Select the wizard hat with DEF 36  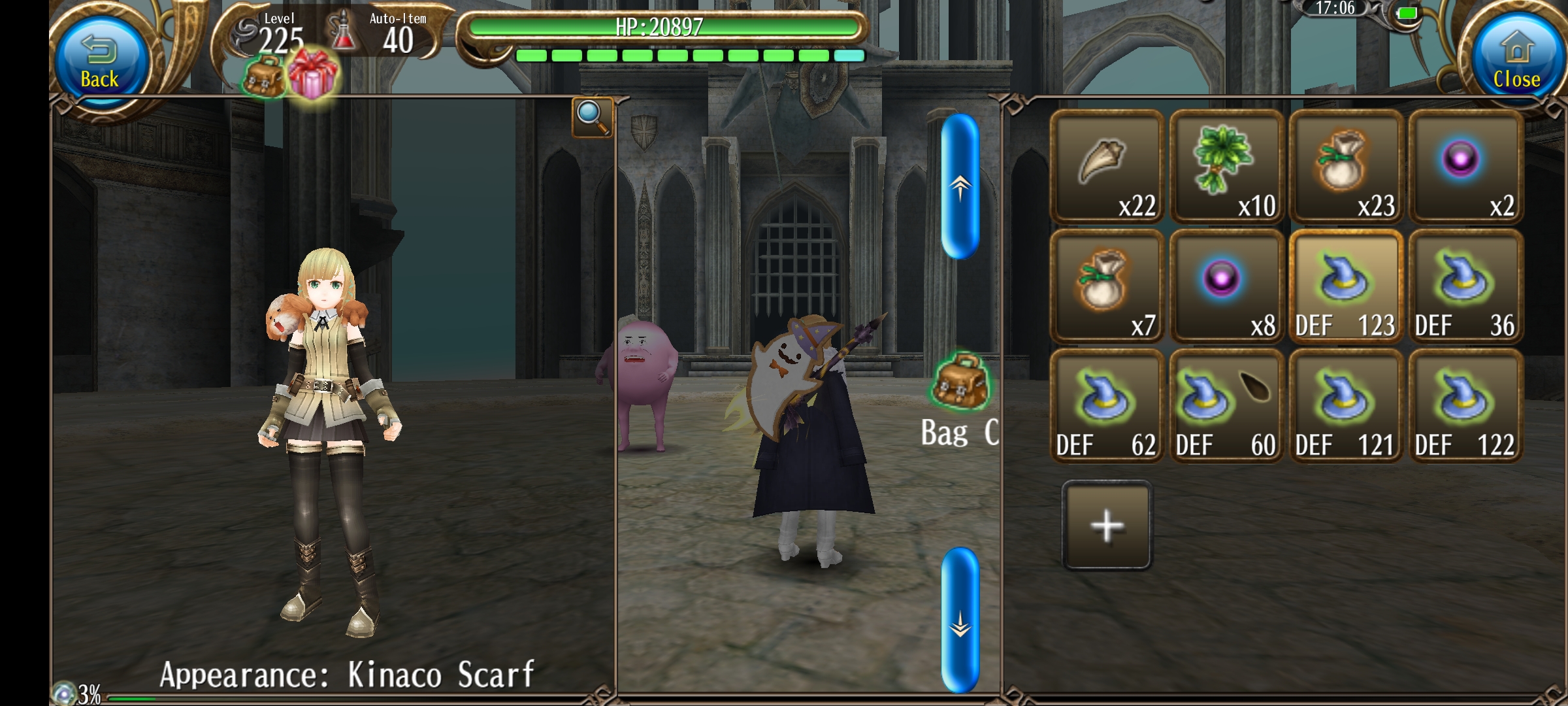click(x=1465, y=286)
